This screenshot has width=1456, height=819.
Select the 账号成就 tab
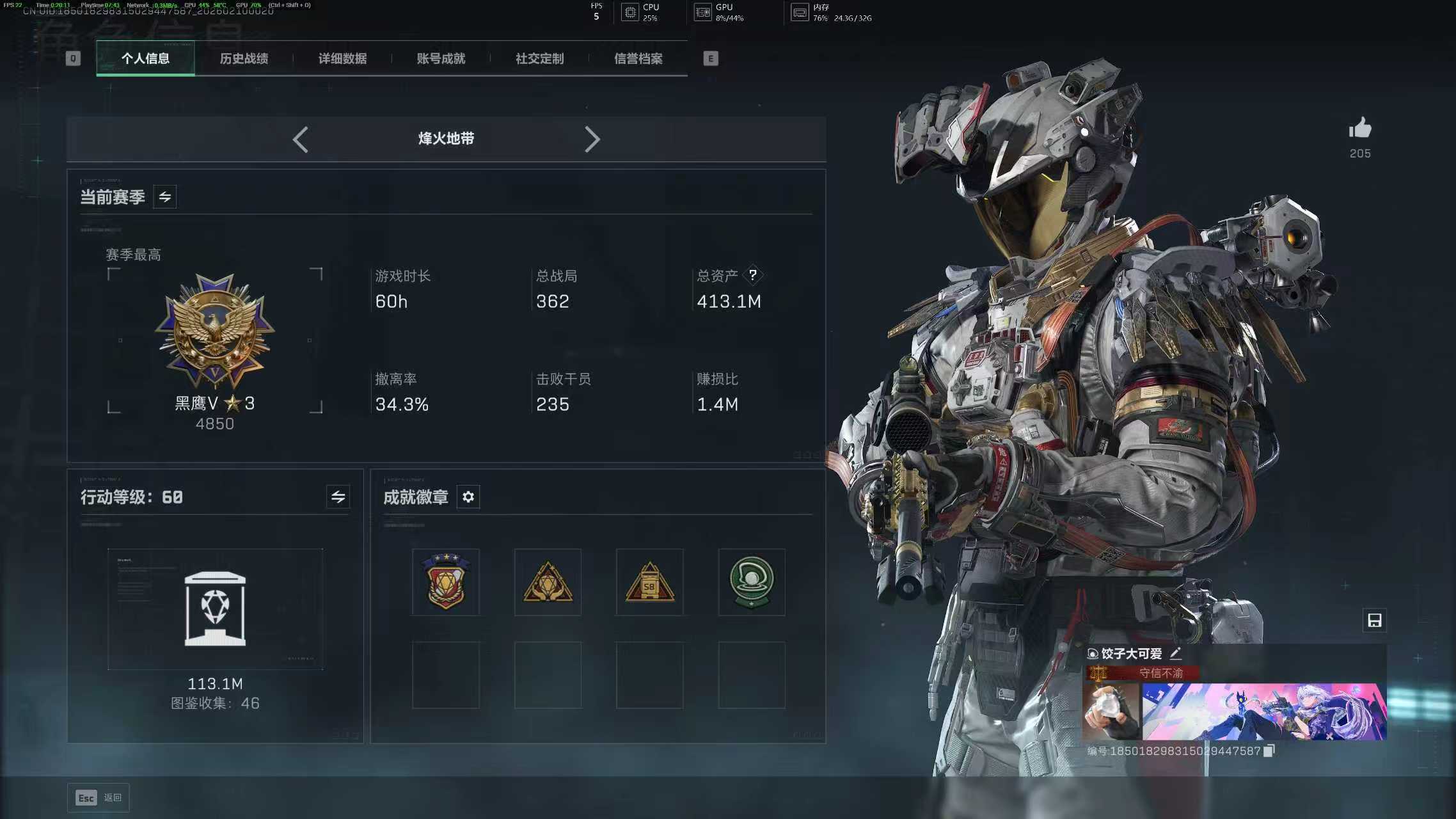click(441, 59)
